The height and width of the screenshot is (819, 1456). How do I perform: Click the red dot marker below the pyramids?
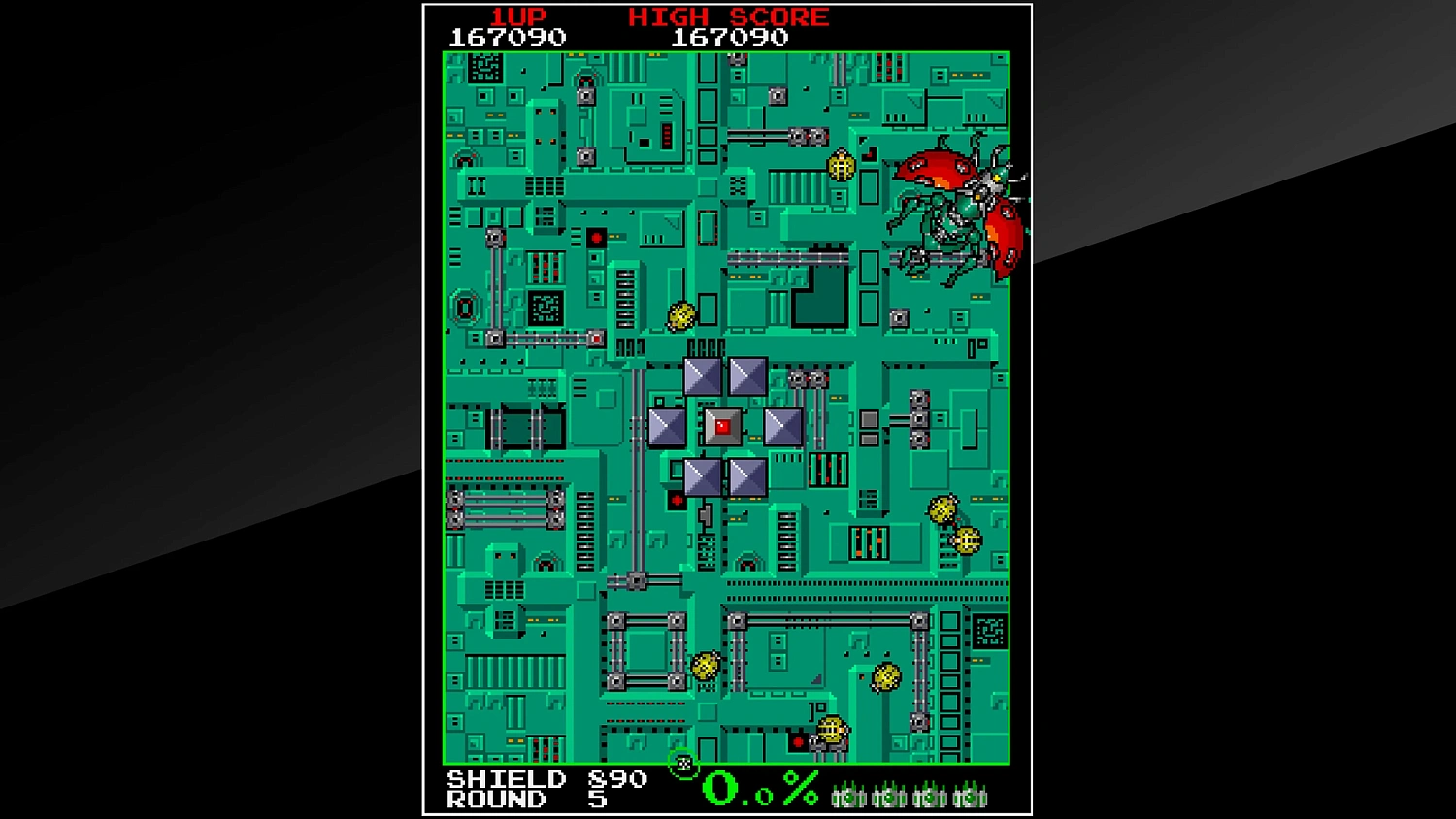coord(677,501)
